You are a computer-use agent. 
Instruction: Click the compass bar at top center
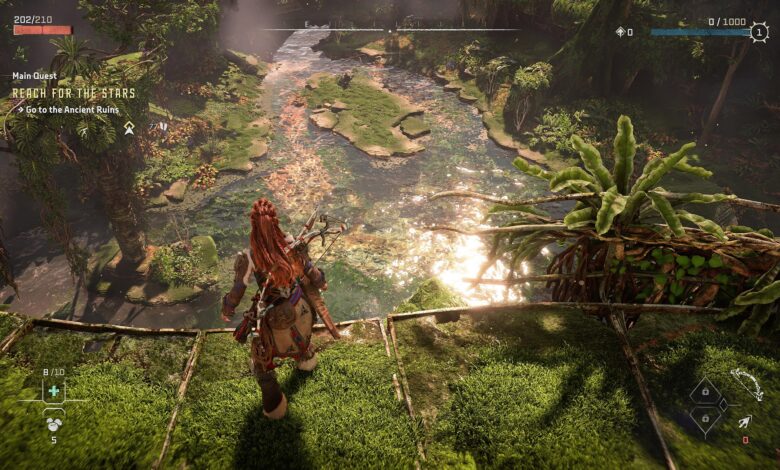[x=390, y=30]
